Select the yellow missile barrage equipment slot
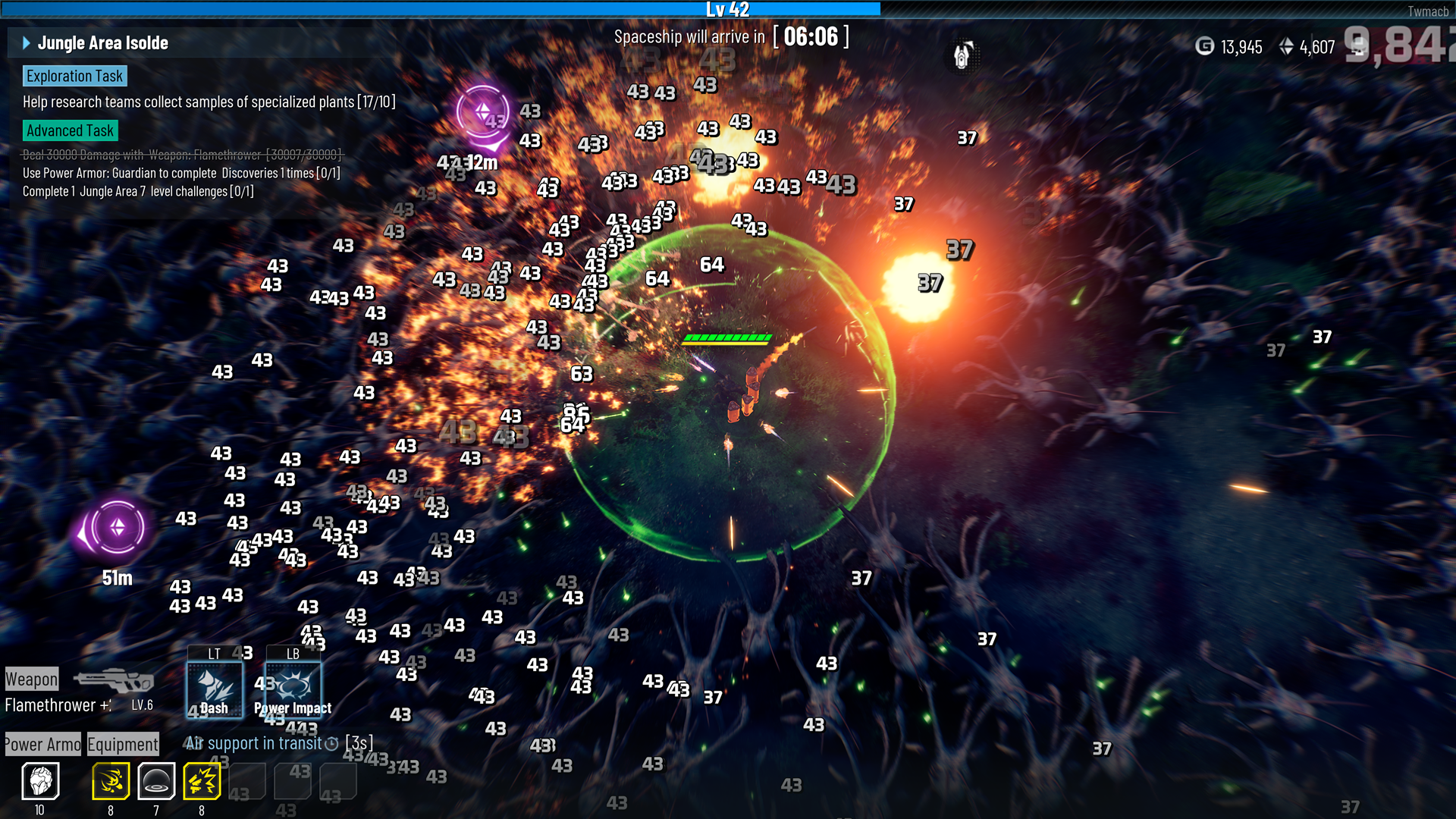1456x819 pixels. [111, 781]
